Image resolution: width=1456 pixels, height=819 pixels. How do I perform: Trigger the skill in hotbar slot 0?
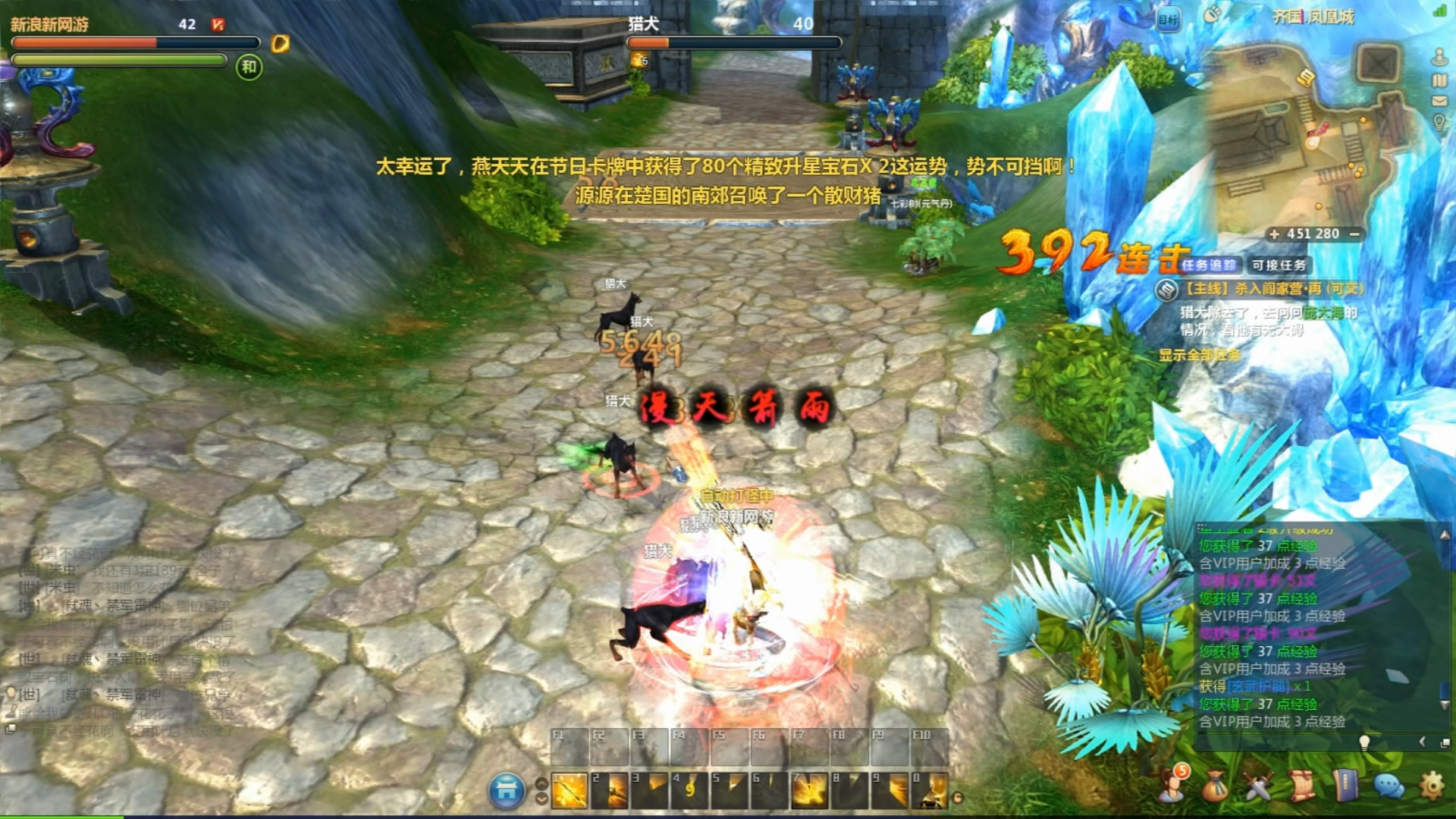929,790
